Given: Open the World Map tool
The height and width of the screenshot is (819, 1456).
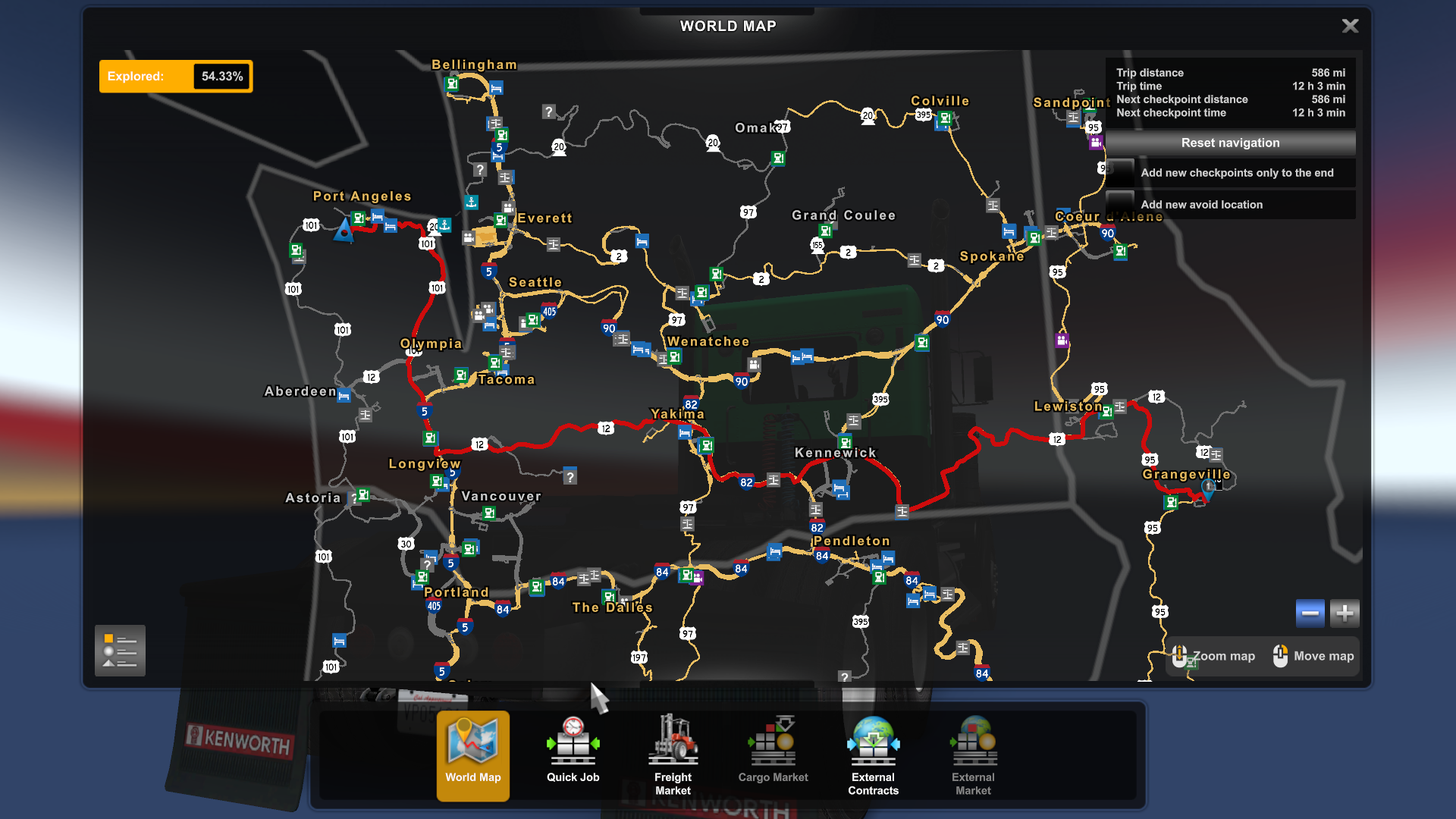Looking at the screenshot, I should [x=472, y=755].
